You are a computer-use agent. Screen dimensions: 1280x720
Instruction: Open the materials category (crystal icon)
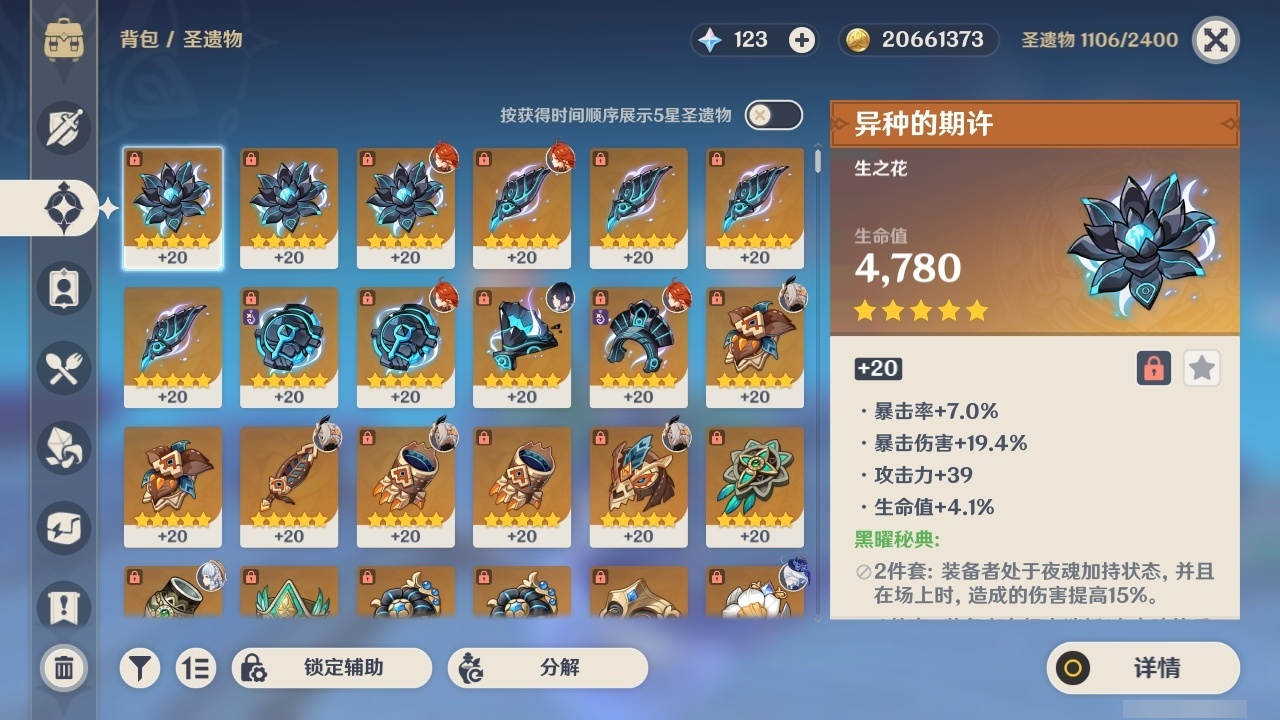click(x=62, y=447)
